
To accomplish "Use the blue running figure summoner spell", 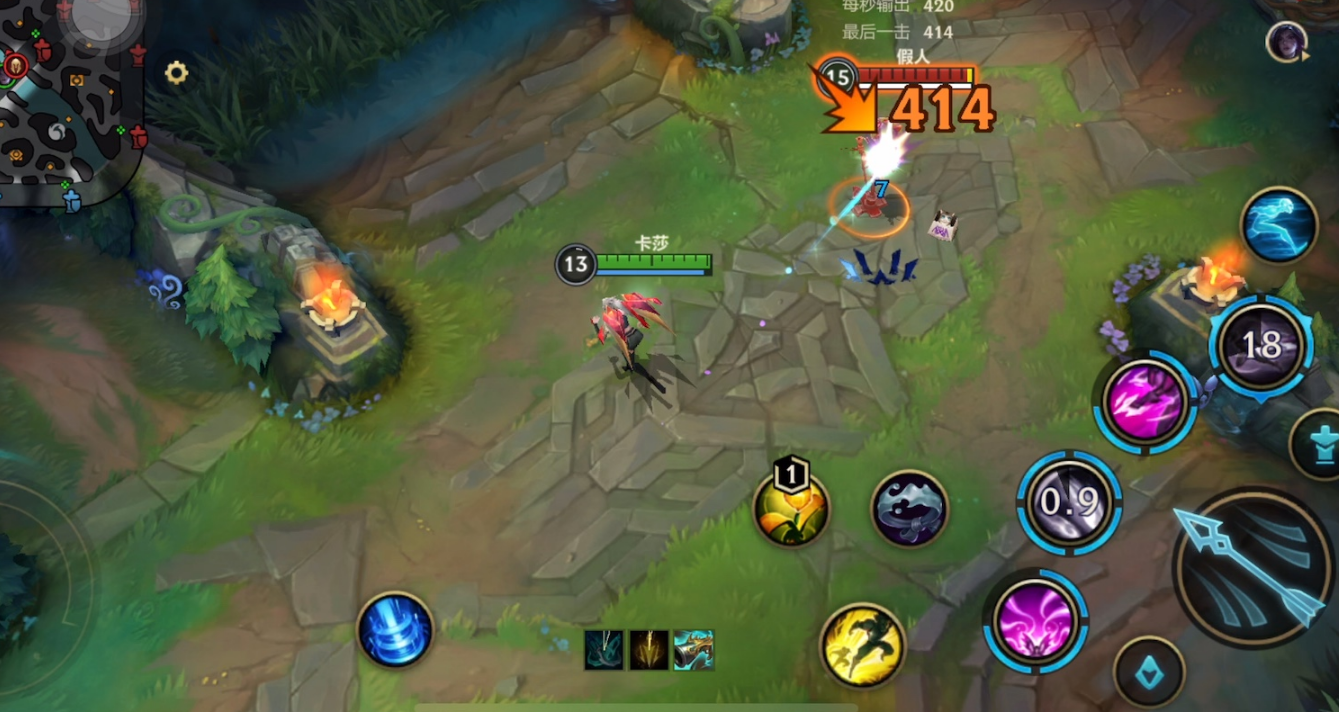I will (1279, 225).
